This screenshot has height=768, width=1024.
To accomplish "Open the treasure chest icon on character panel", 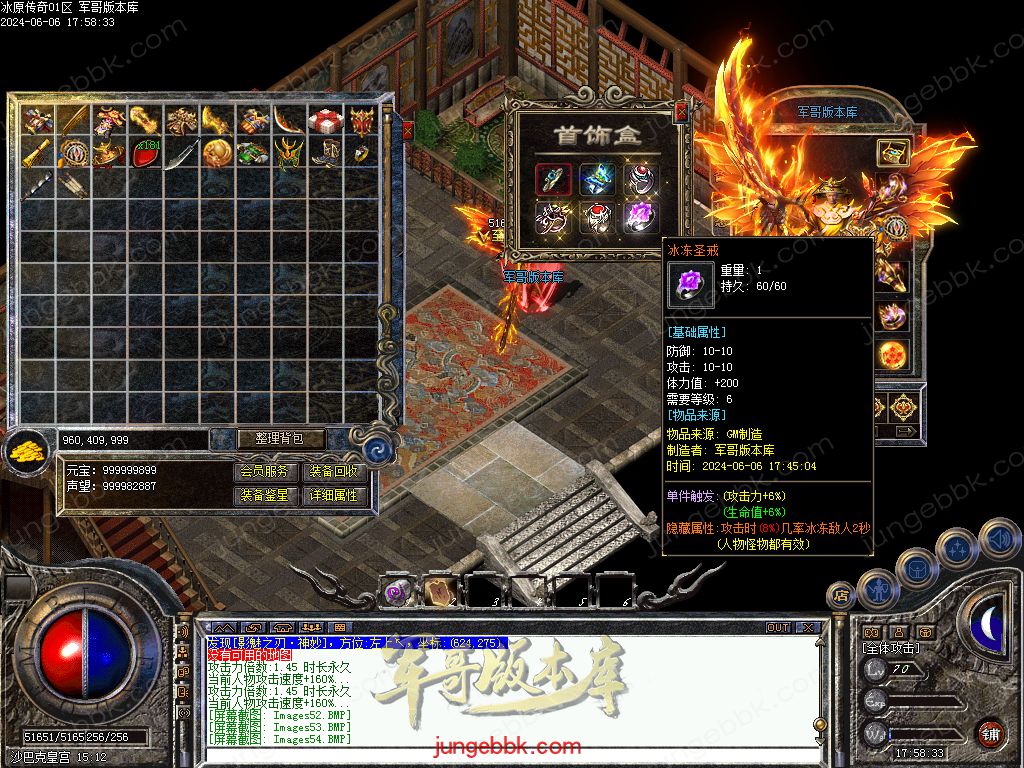I will [x=892, y=152].
